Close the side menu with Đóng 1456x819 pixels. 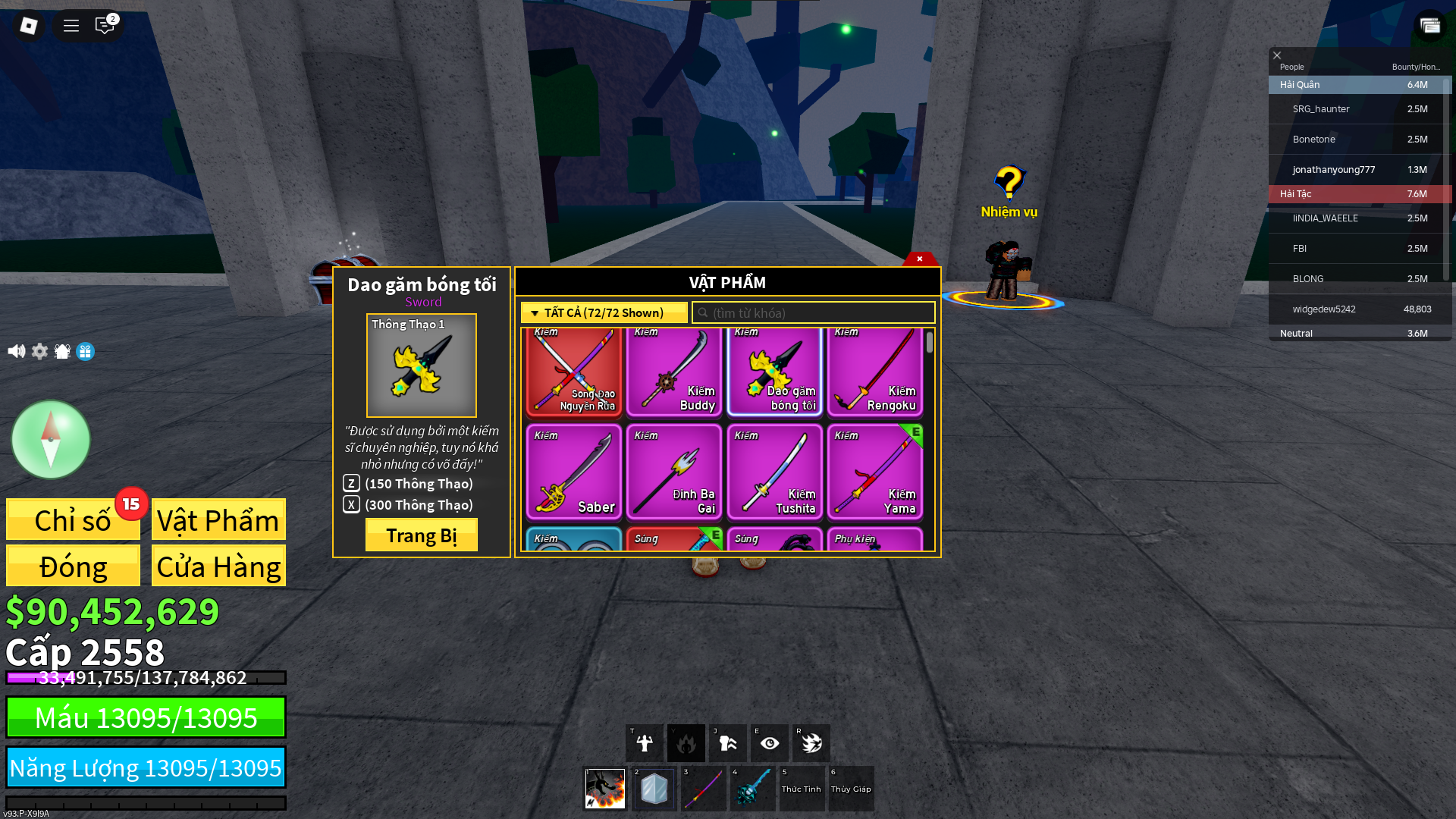(73, 566)
